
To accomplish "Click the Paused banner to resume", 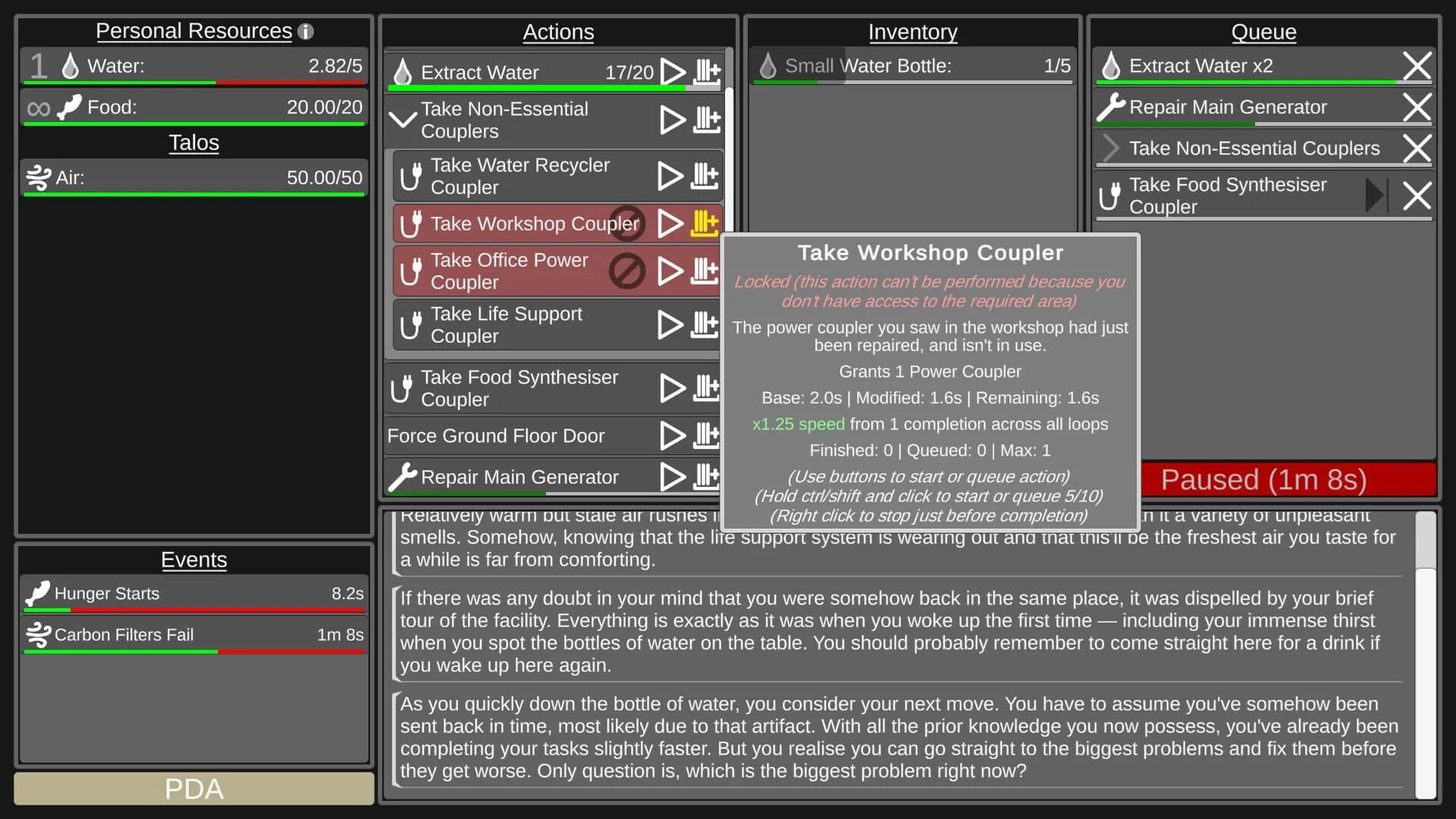I will [1263, 479].
